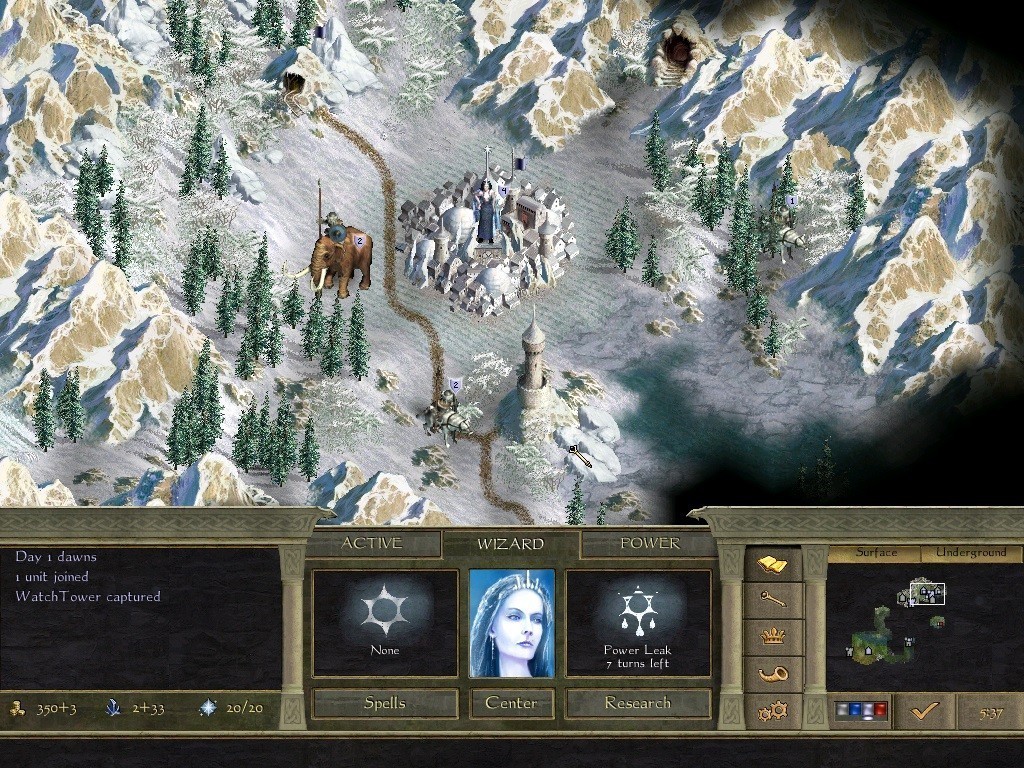1024x768 pixels.
Task: Open the golden spellbook button
Action: 773,566
